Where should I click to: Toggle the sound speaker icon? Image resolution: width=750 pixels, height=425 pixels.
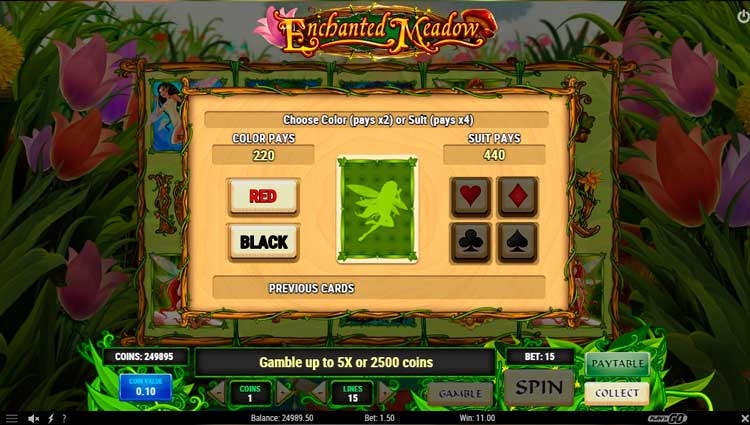[x=33, y=418]
